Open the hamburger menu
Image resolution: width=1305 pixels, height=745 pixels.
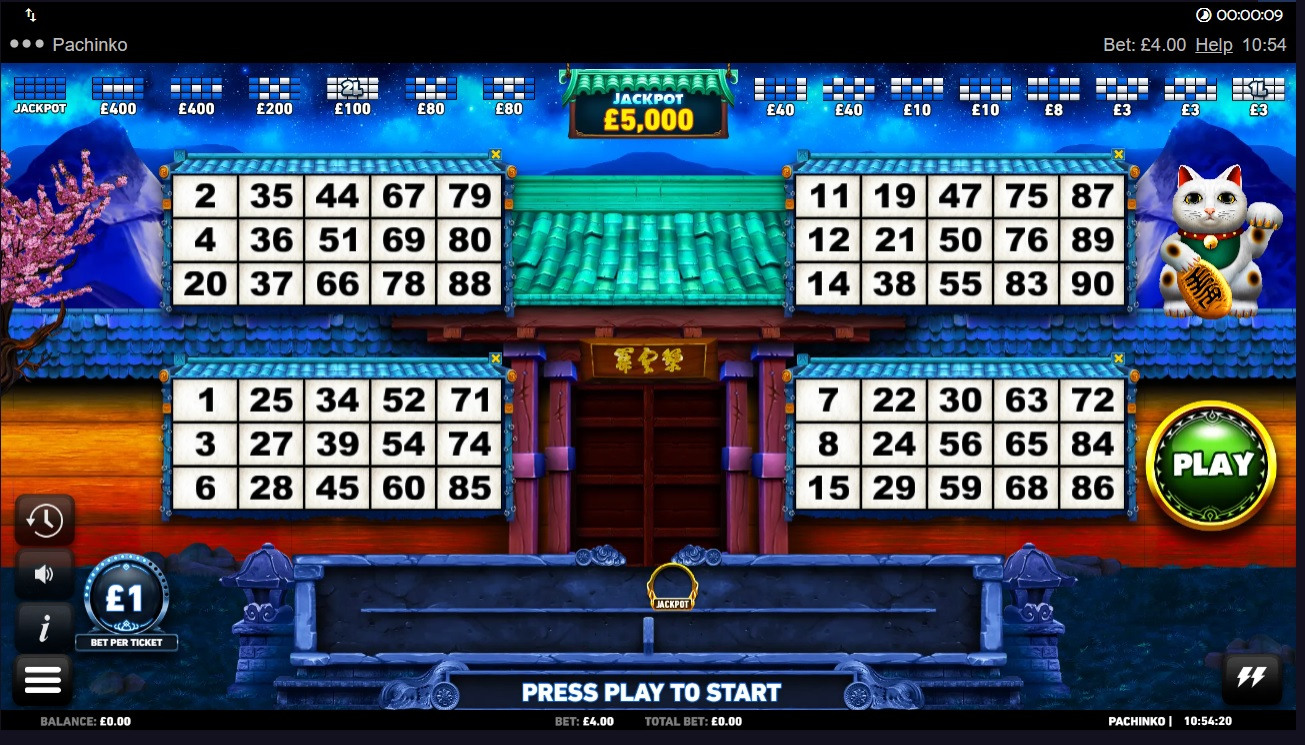pyautogui.click(x=44, y=678)
